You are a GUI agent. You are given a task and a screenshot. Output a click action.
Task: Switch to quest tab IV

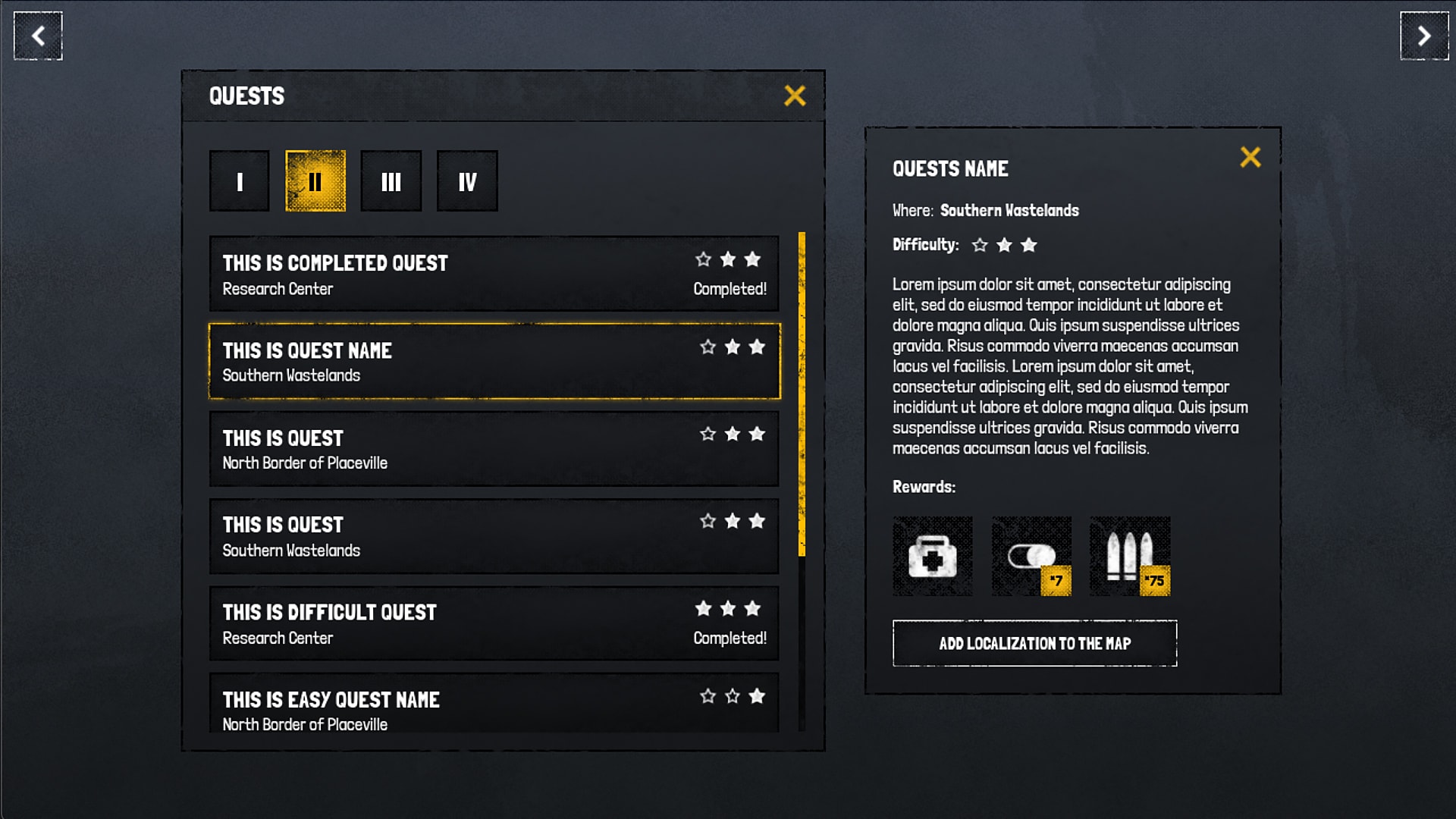(x=467, y=180)
